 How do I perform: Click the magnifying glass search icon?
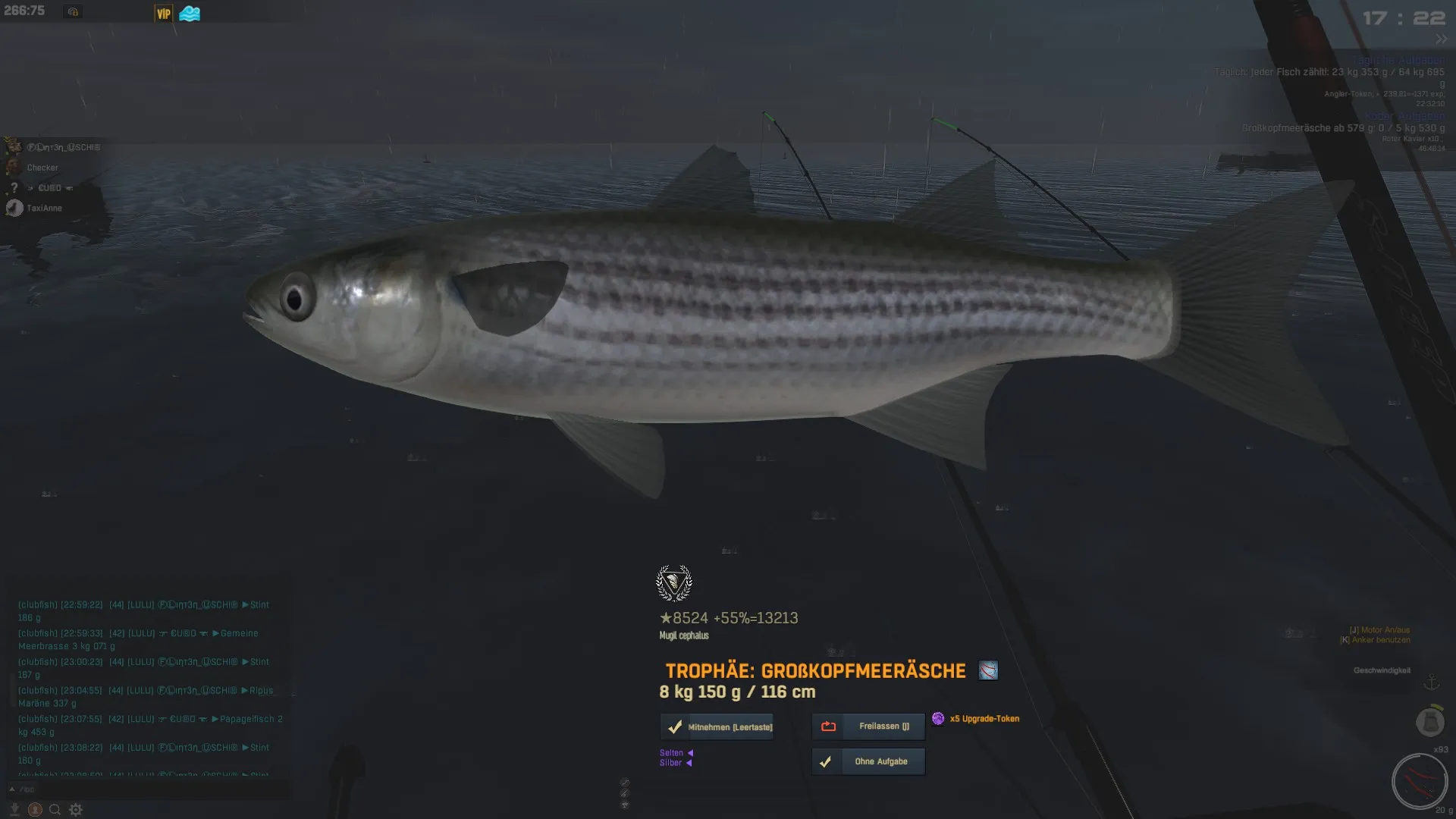[x=55, y=810]
